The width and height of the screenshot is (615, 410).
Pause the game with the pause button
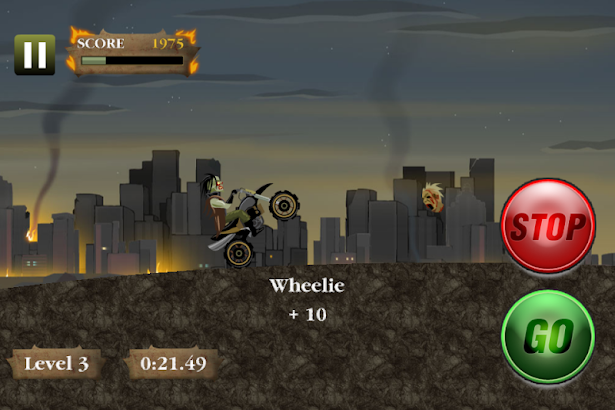click(x=34, y=54)
